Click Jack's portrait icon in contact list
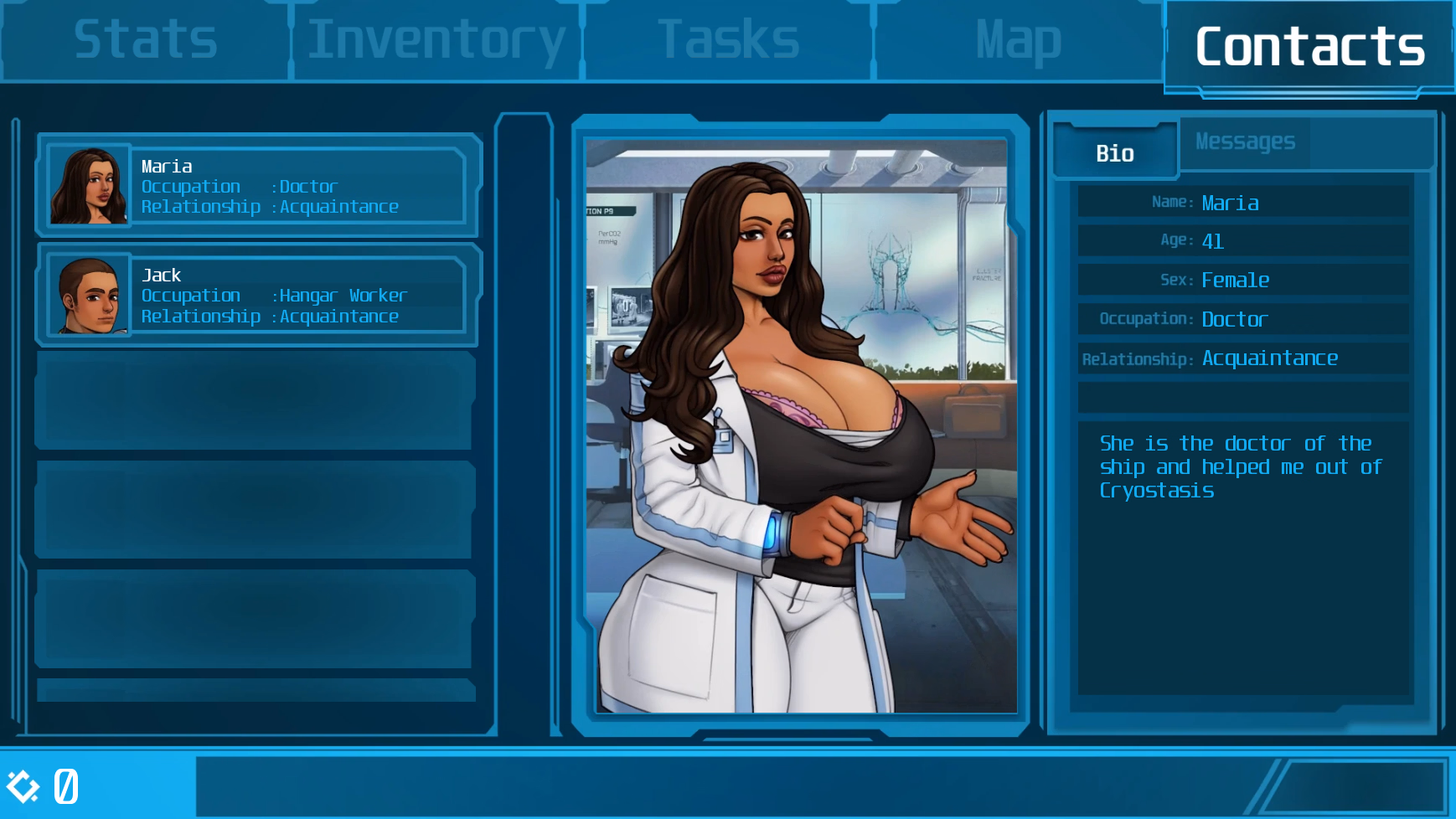This screenshot has width=1456, height=819. click(88, 295)
